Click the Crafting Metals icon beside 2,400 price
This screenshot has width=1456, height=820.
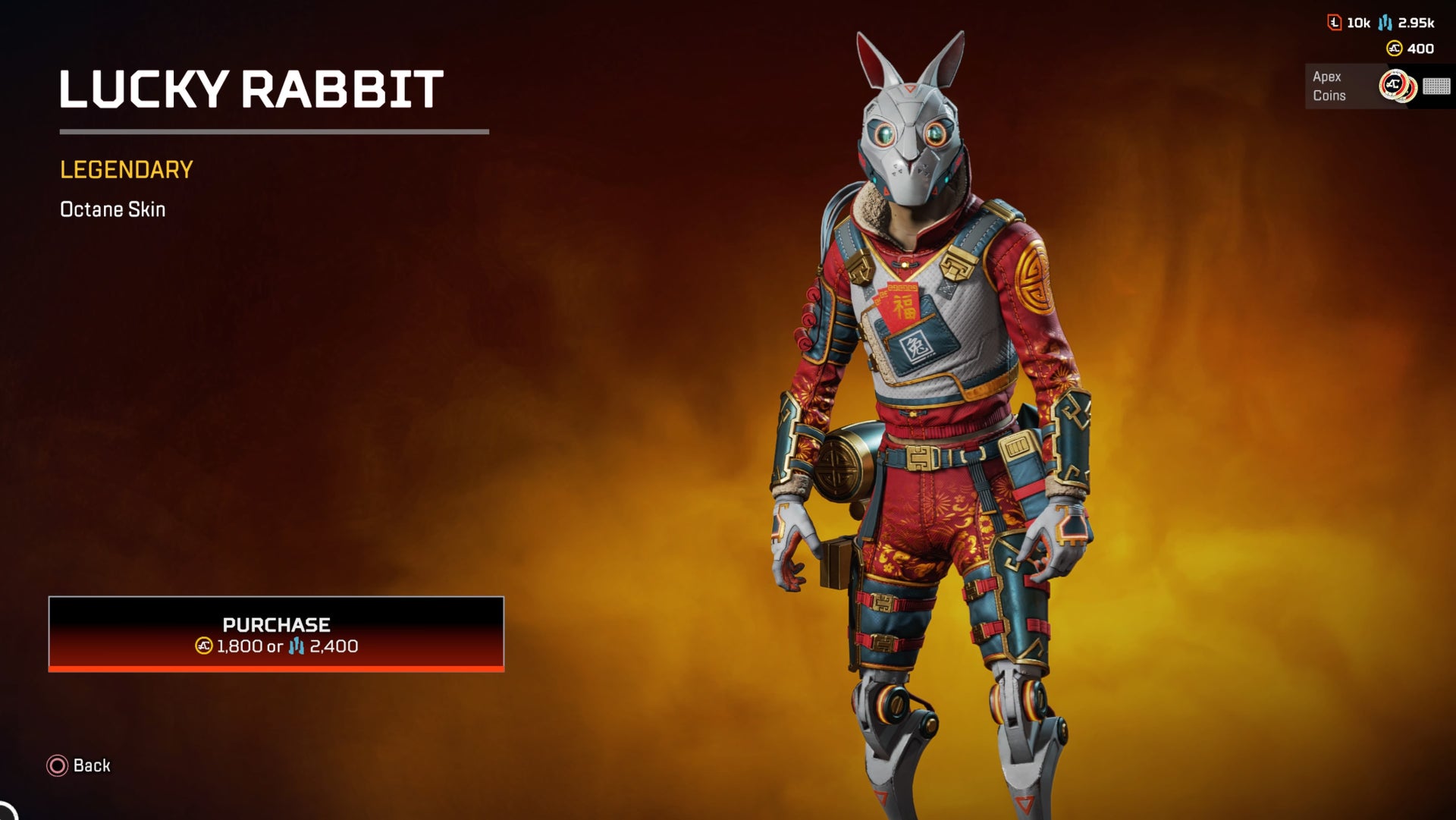(x=296, y=646)
